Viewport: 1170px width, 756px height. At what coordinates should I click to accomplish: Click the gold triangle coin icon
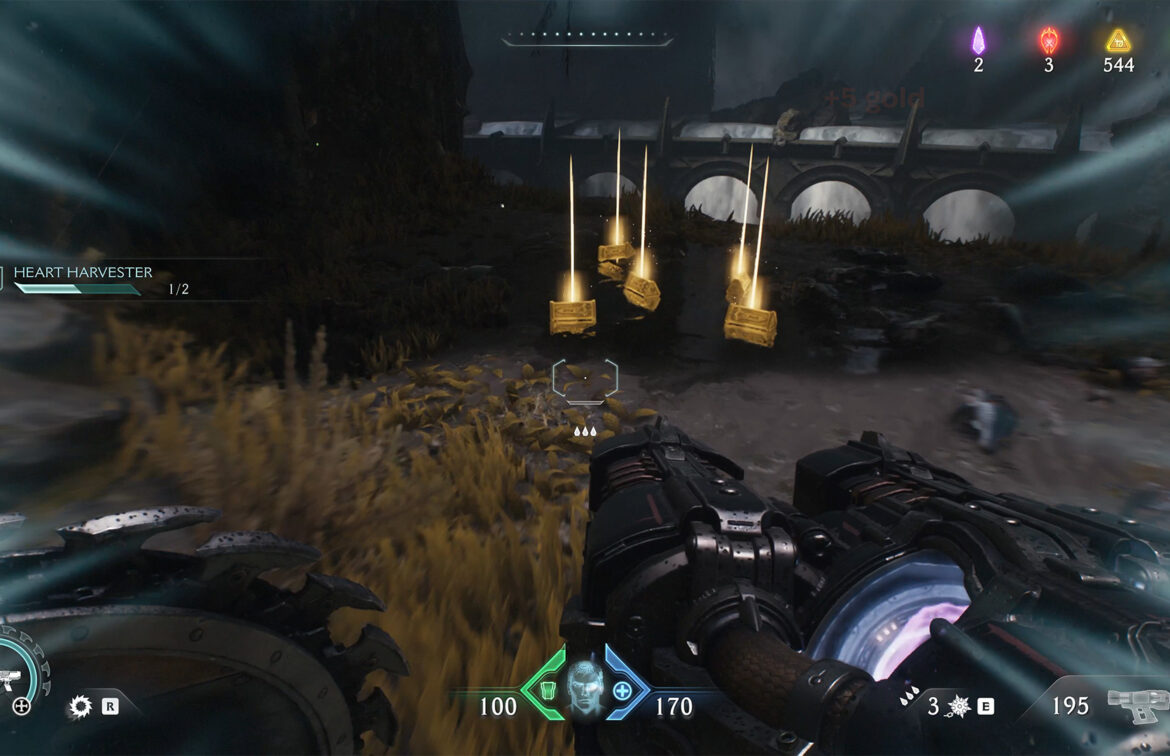pyautogui.click(x=1118, y=41)
